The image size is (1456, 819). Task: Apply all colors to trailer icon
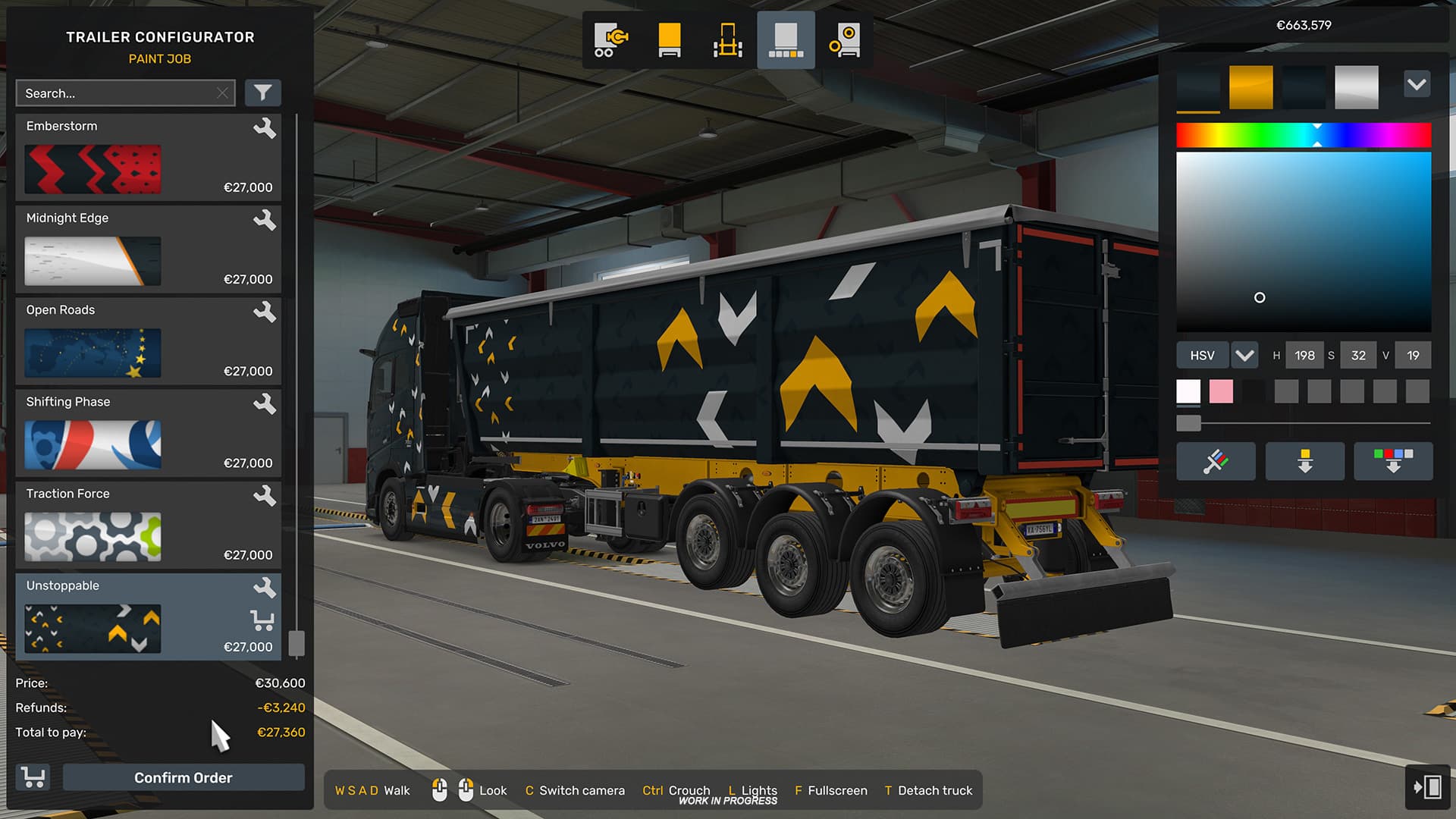[1393, 461]
